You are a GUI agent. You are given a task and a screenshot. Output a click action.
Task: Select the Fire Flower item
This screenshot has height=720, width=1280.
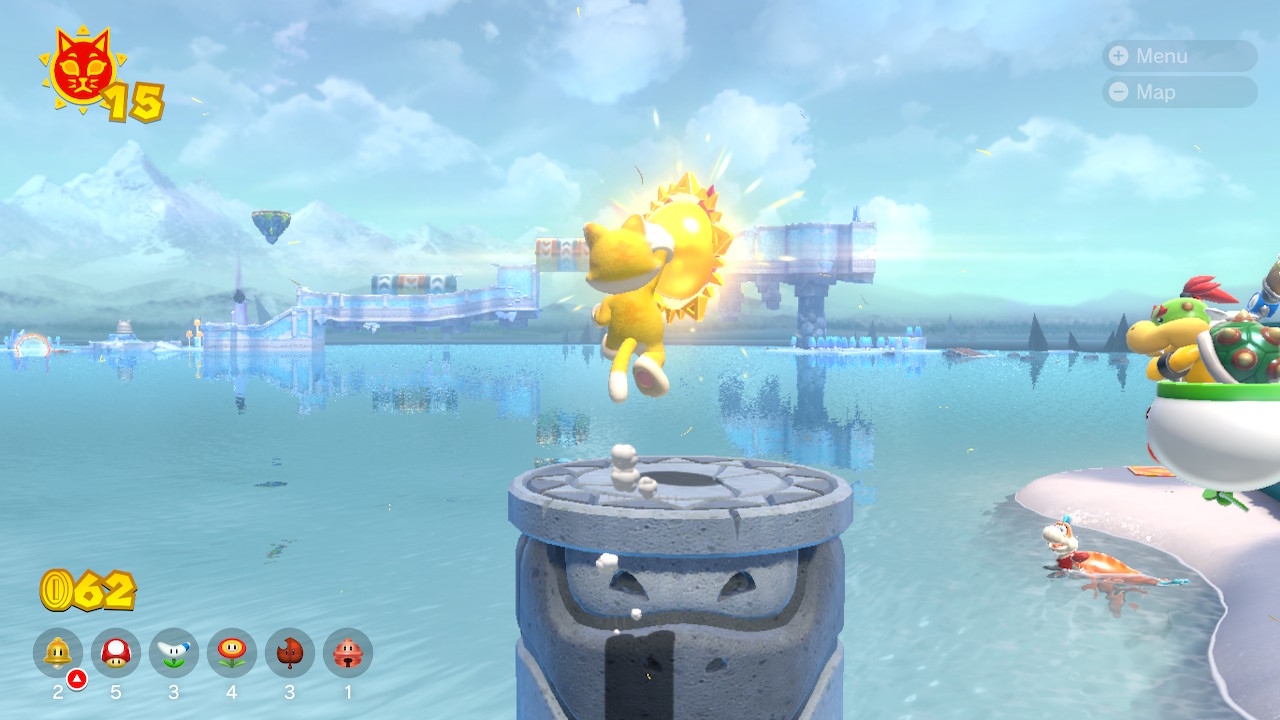click(232, 653)
